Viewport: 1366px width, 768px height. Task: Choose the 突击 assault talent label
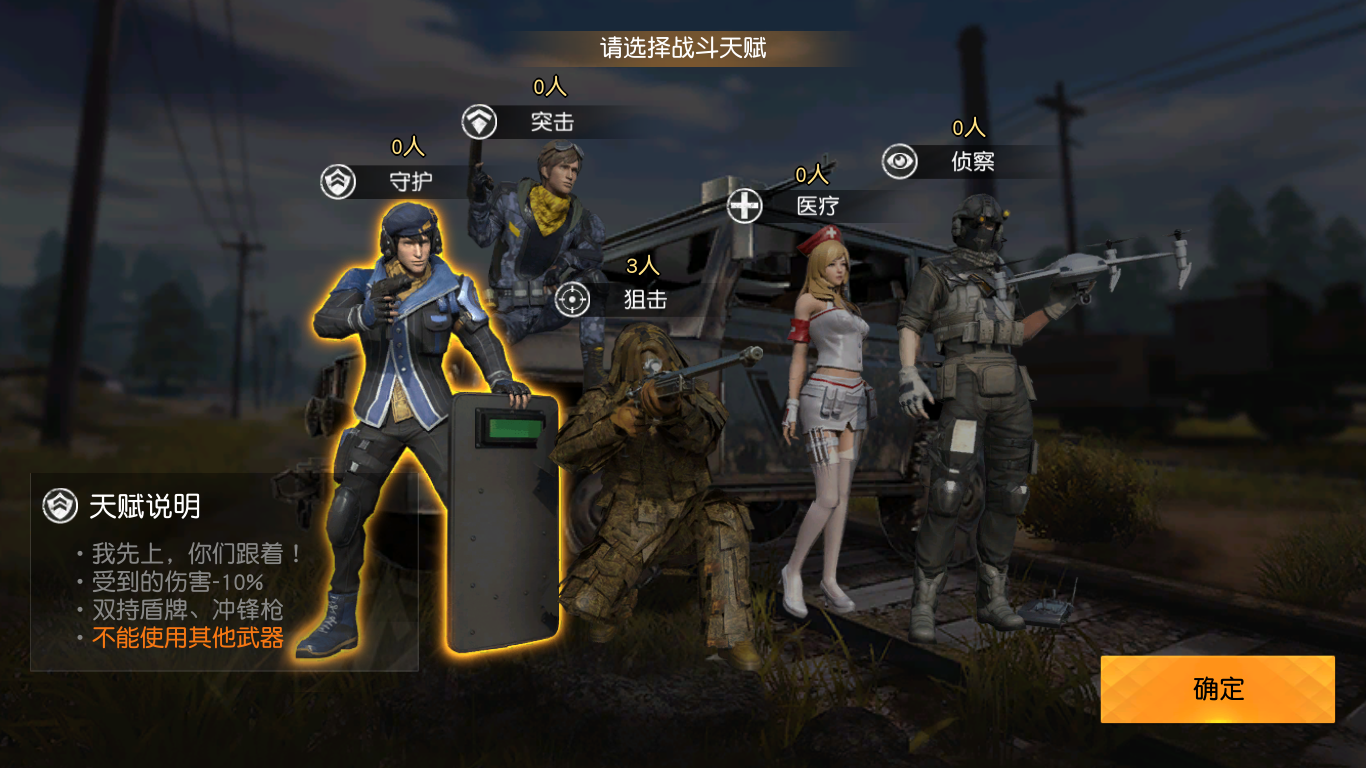coord(551,122)
